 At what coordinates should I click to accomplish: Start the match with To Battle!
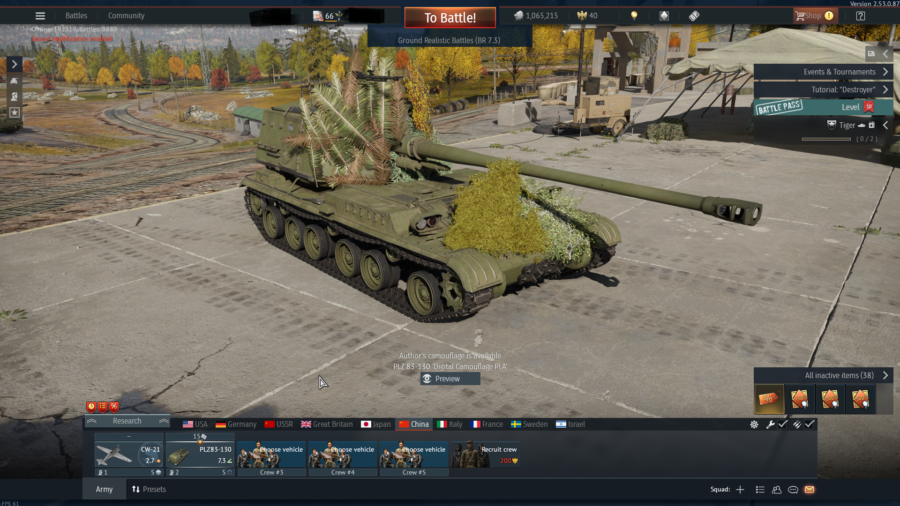[x=449, y=17]
